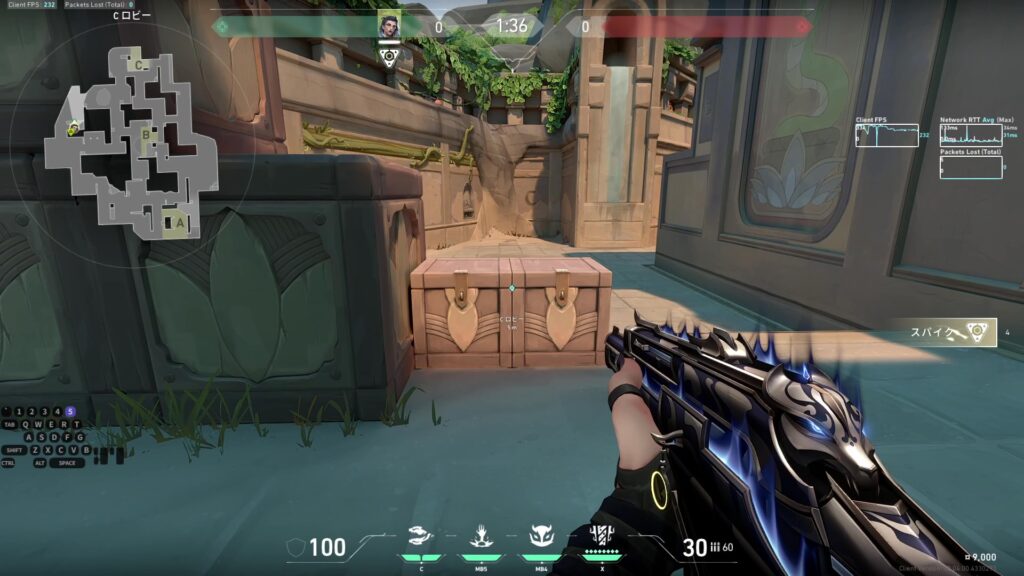Click the agent portrait in the top bar

tap(389, 26)
